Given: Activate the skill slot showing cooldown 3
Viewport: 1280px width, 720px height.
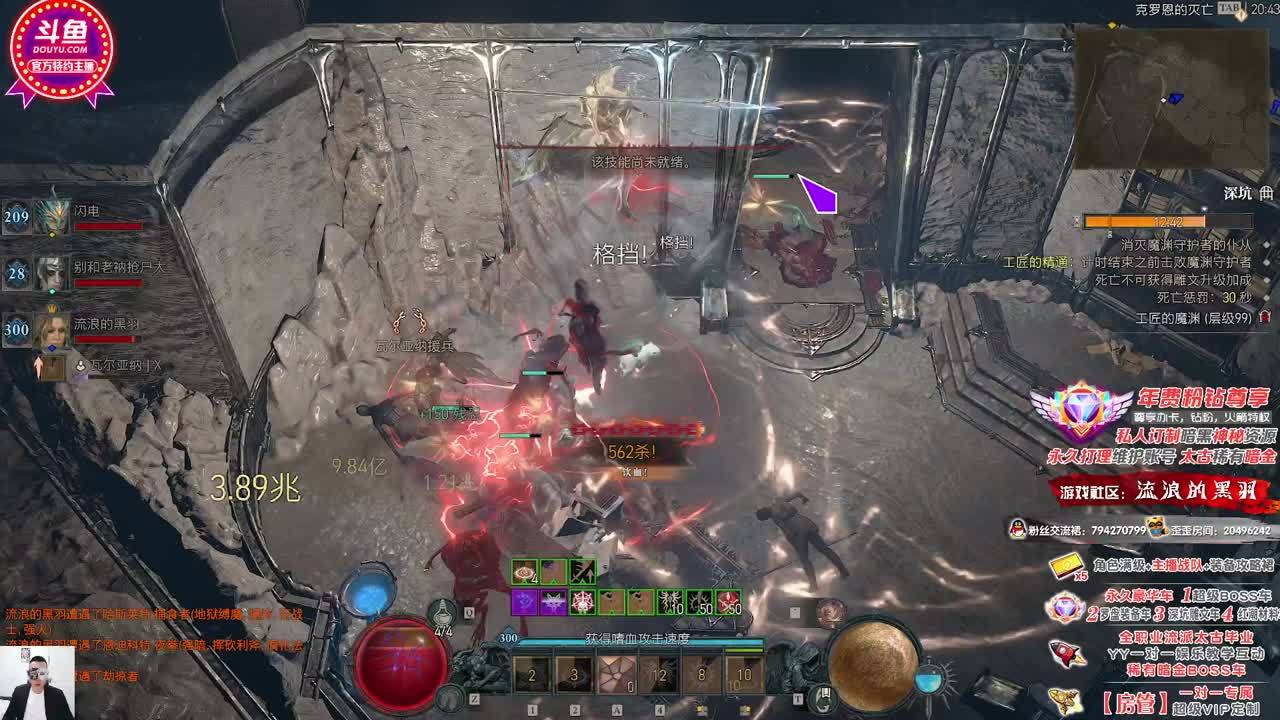Looking at the screenshot, I should coord(574,675).
